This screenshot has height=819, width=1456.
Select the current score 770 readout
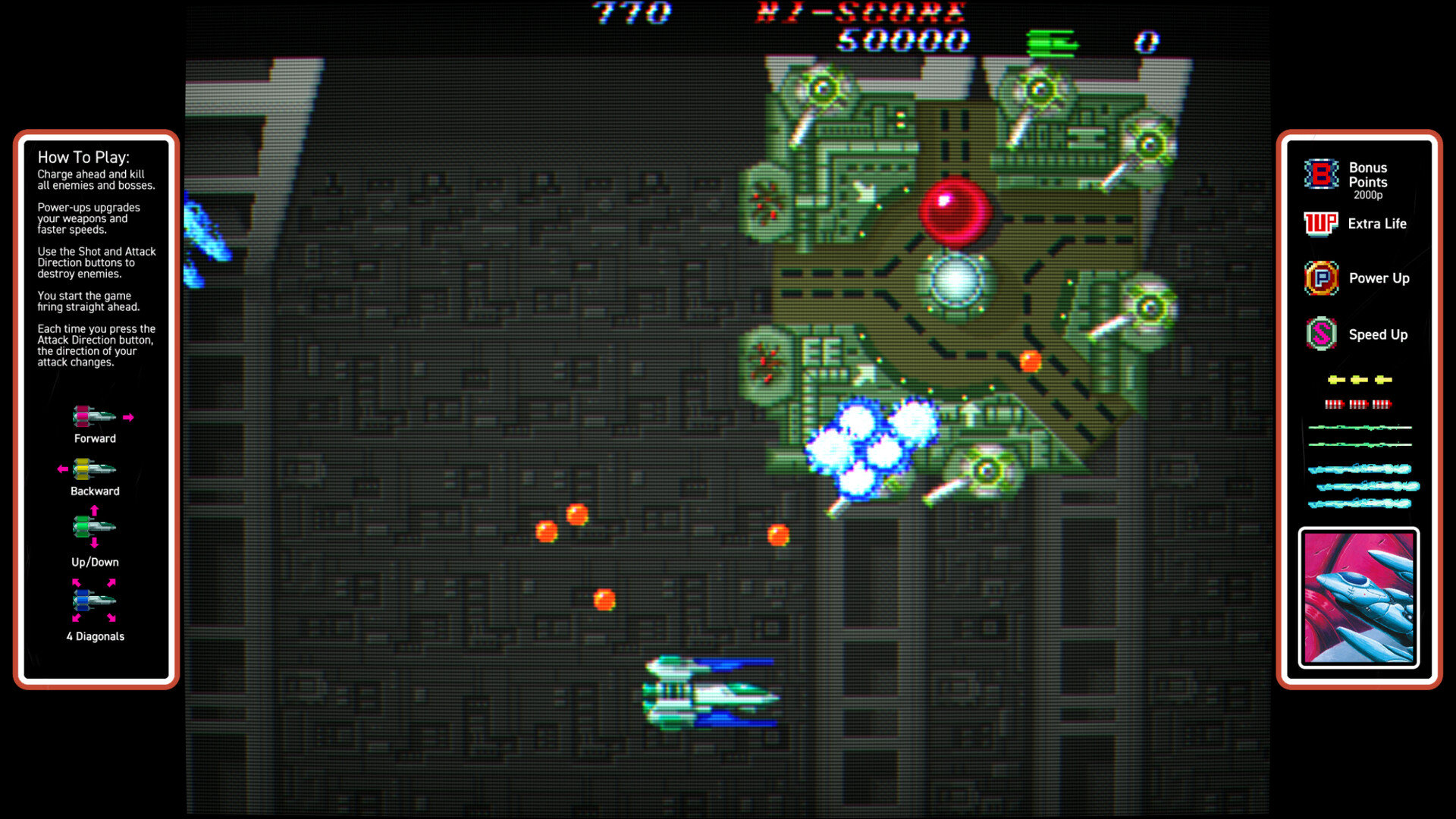pyautogui.click(x=631, y=13)
